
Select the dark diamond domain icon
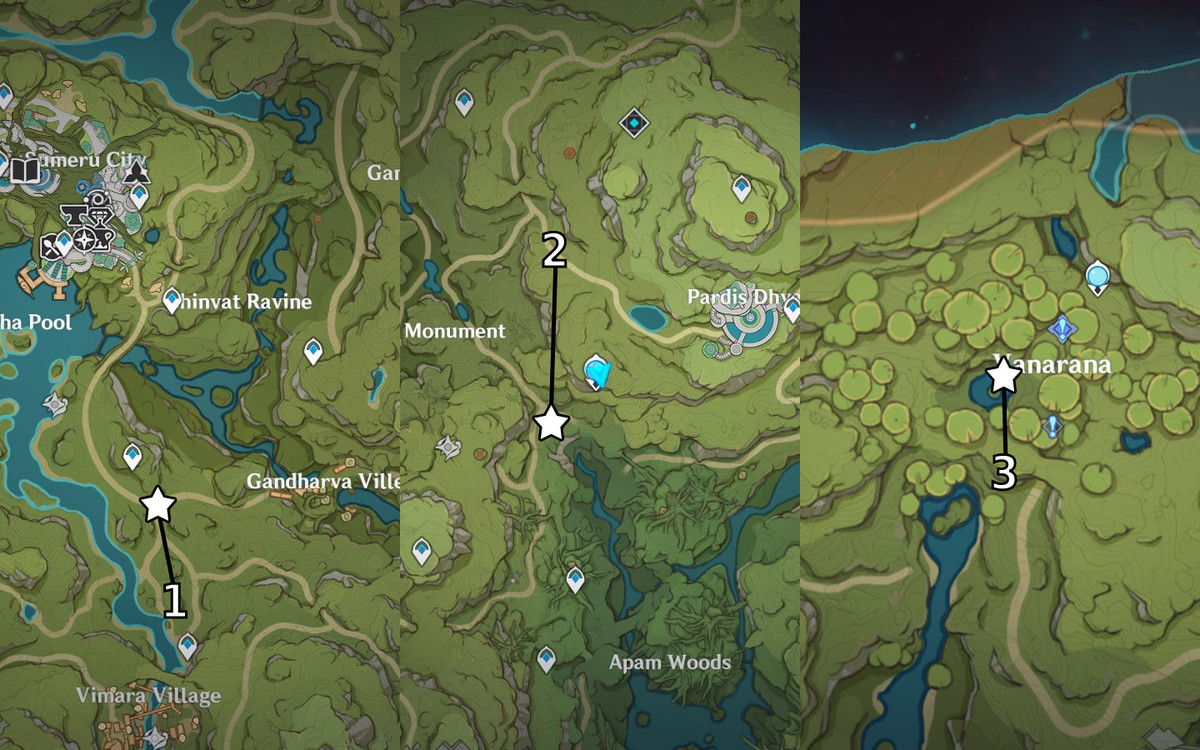pos(634,123)
